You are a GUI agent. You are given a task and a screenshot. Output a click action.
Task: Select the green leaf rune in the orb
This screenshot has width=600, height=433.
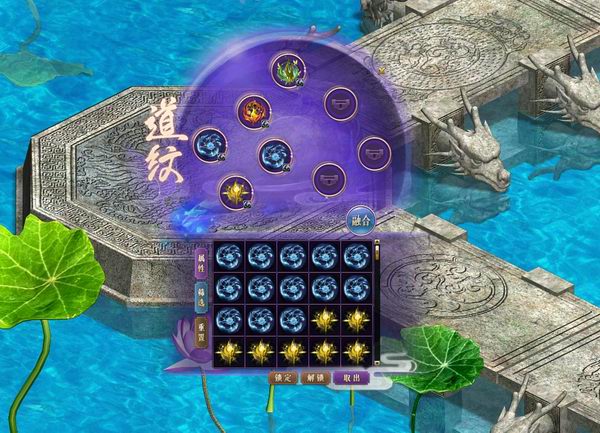pyautogui.click(x=287, y=69)
